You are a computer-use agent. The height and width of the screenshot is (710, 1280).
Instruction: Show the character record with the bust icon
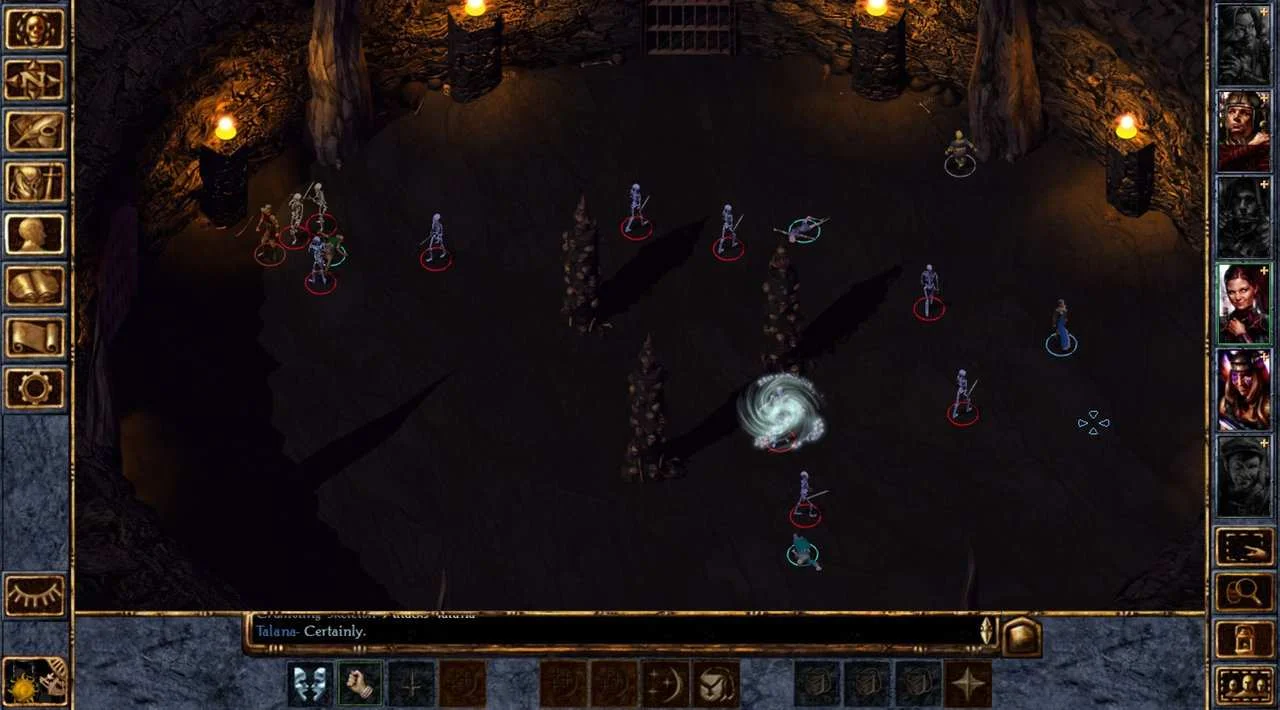click(x=35, y=234)
